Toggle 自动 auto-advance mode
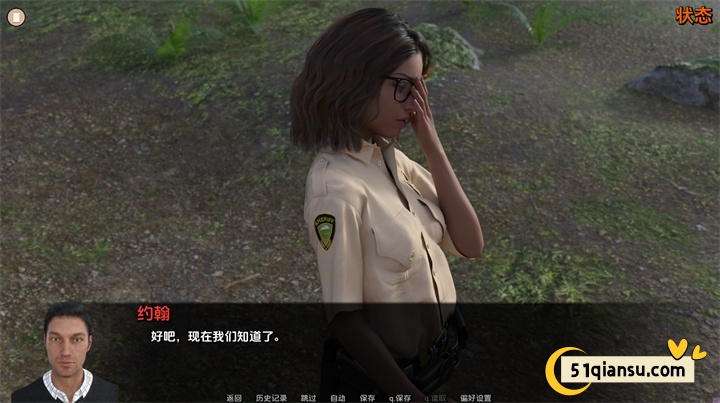 point(338,397)
